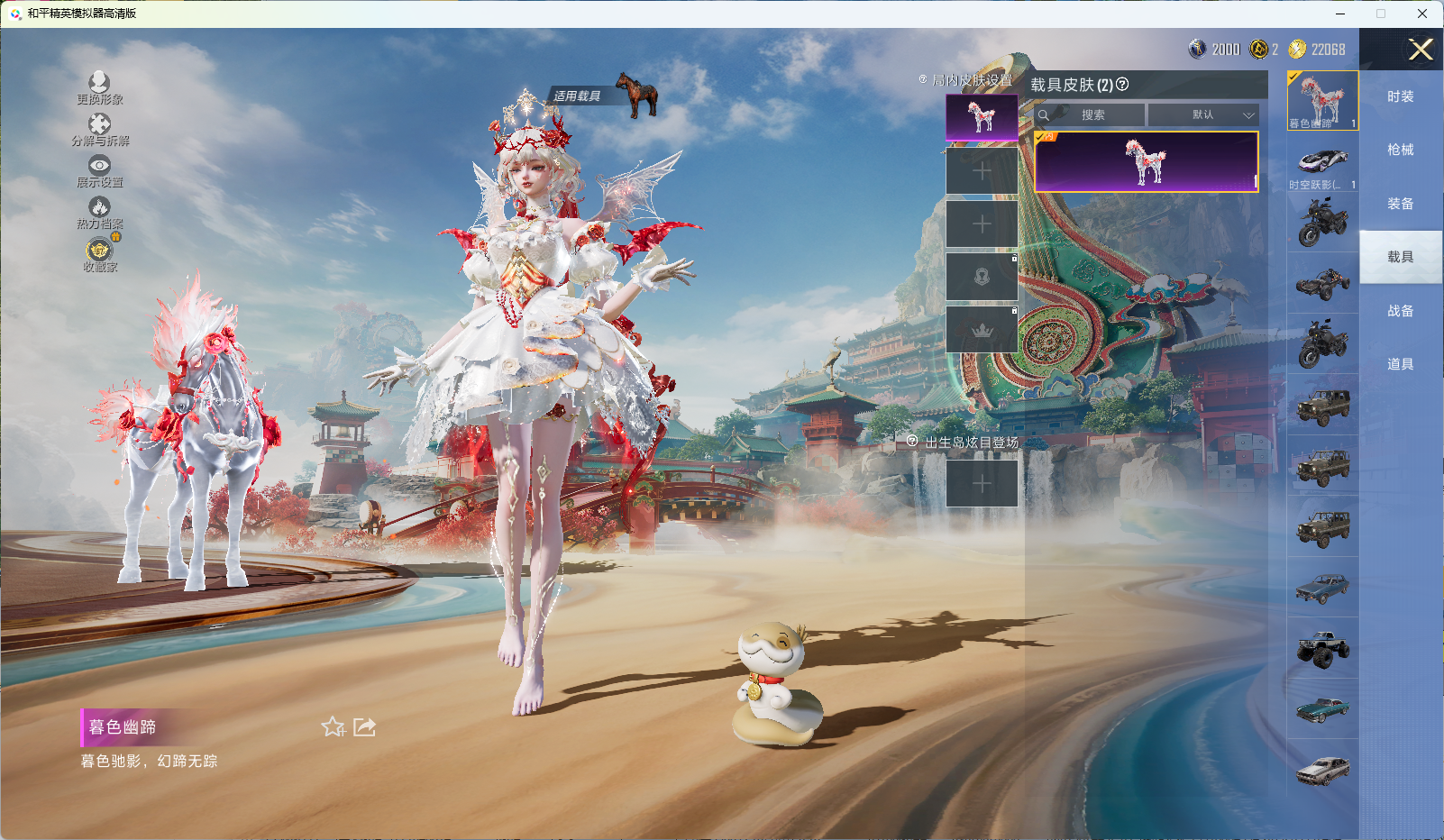
Task: Share the skin using the arrow icon
Action: click(x=364, y=726)
